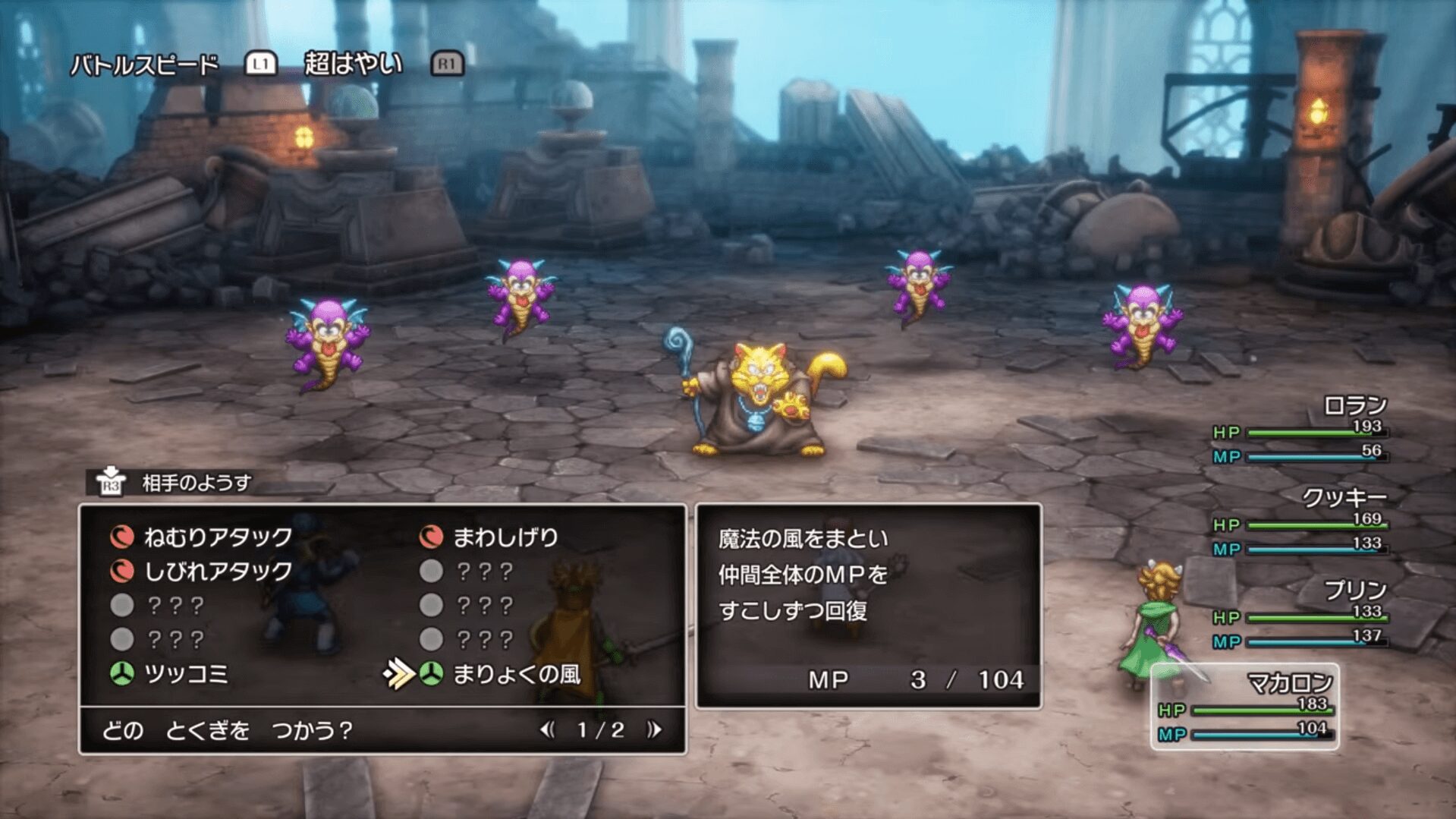Go to the previous skill page arrow
This screenshot has height=819, width=1456.
547,730
